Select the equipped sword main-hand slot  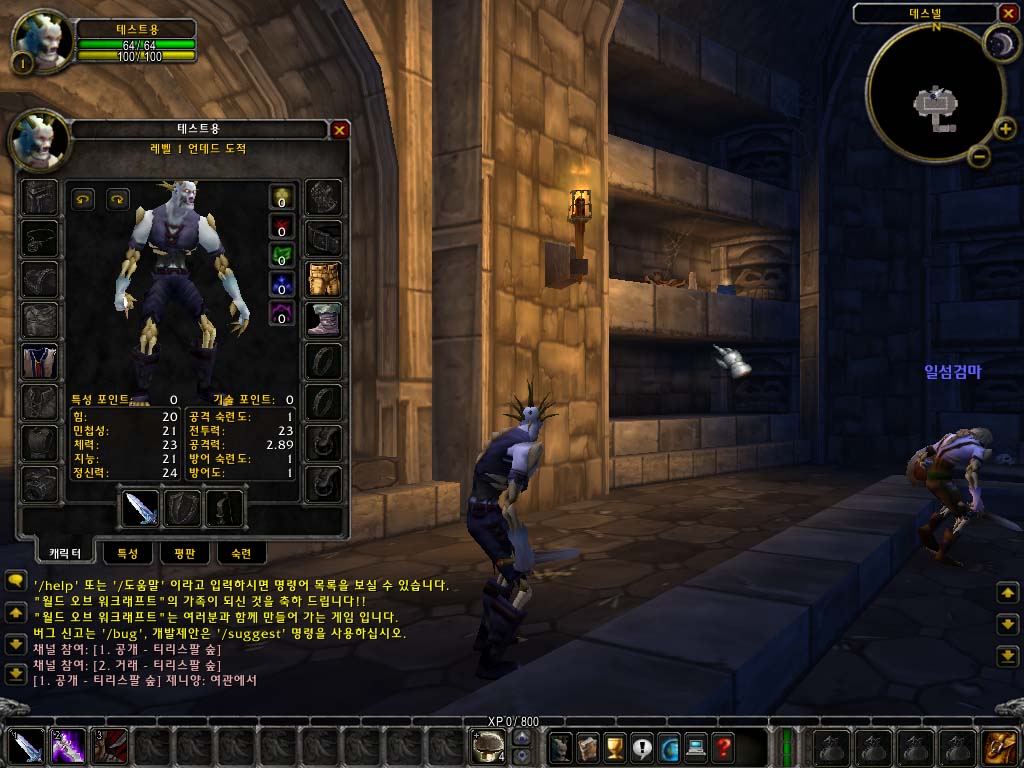pos(141,508)
